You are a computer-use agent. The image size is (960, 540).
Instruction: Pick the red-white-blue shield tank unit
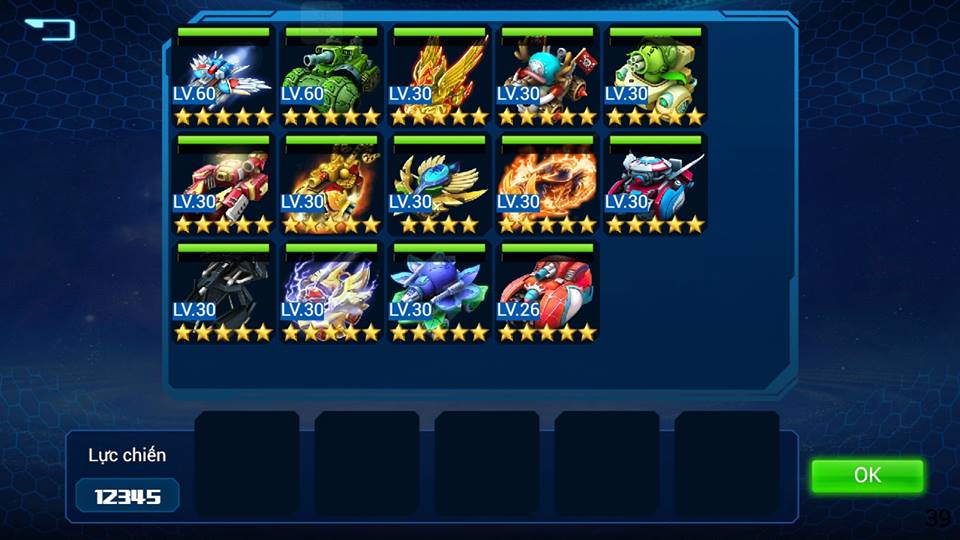(x=655, y=184)
